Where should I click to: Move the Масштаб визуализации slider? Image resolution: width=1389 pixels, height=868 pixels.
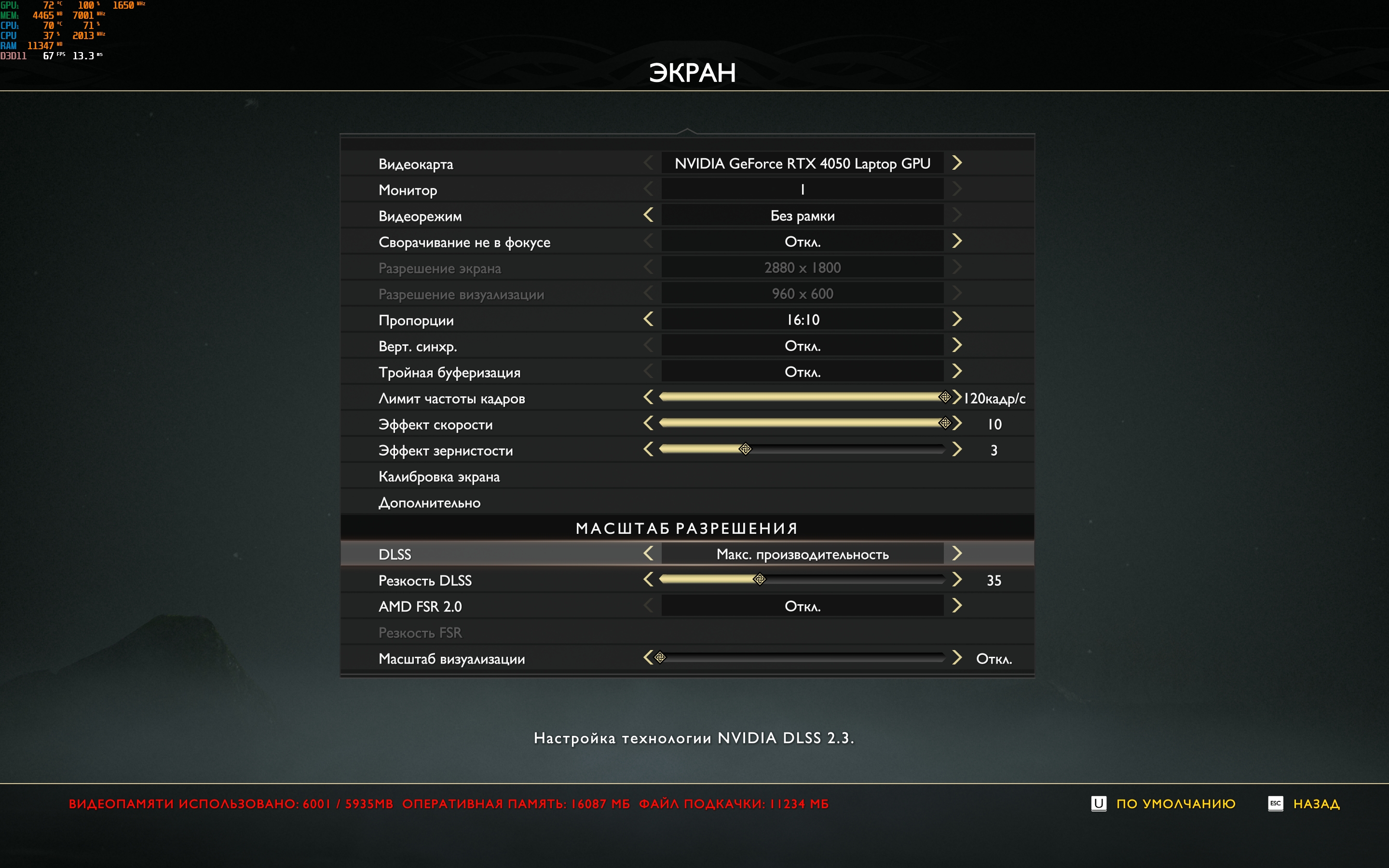[x=661, y=658]
